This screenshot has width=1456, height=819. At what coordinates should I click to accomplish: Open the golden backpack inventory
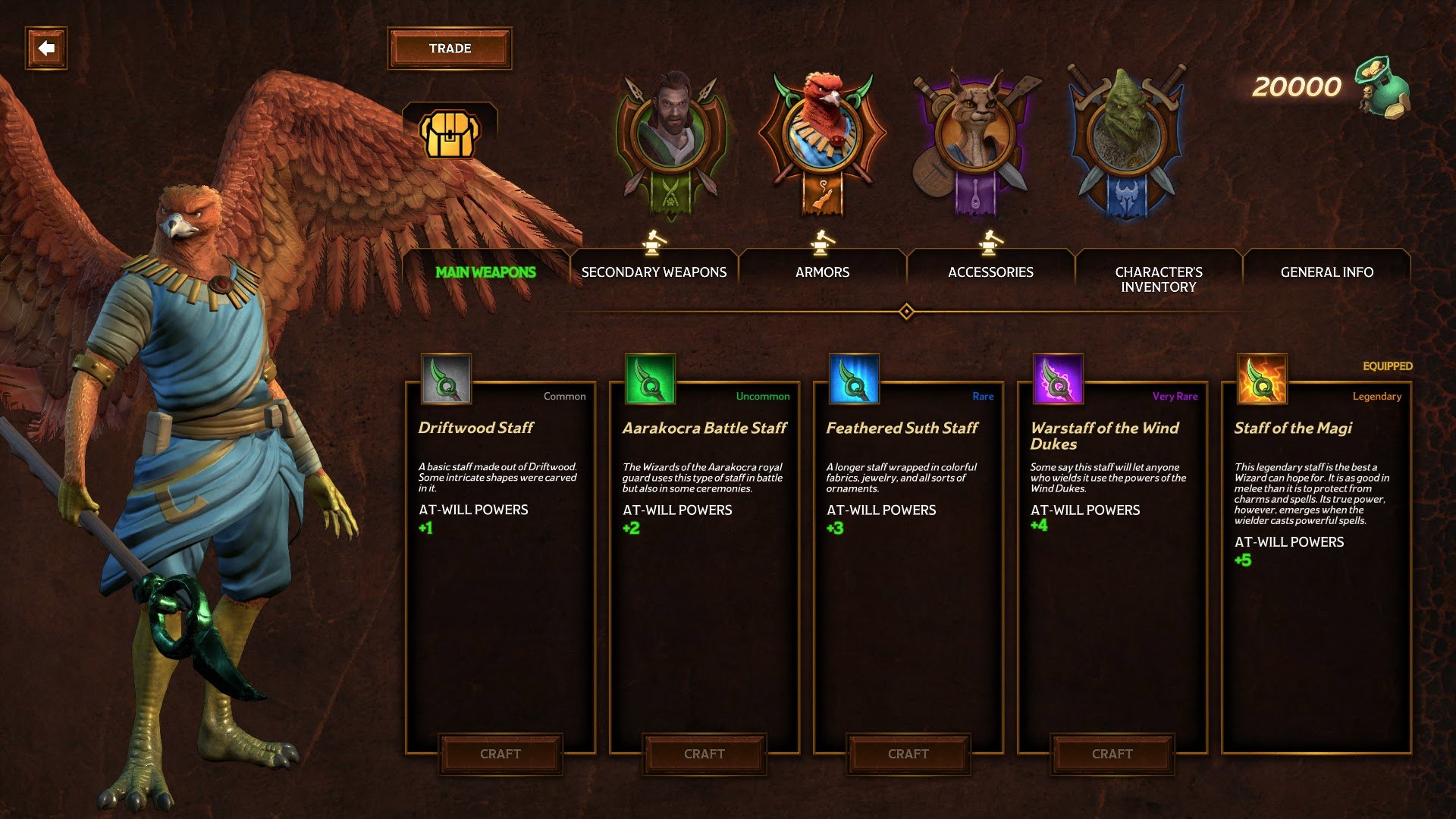(450, 135)
